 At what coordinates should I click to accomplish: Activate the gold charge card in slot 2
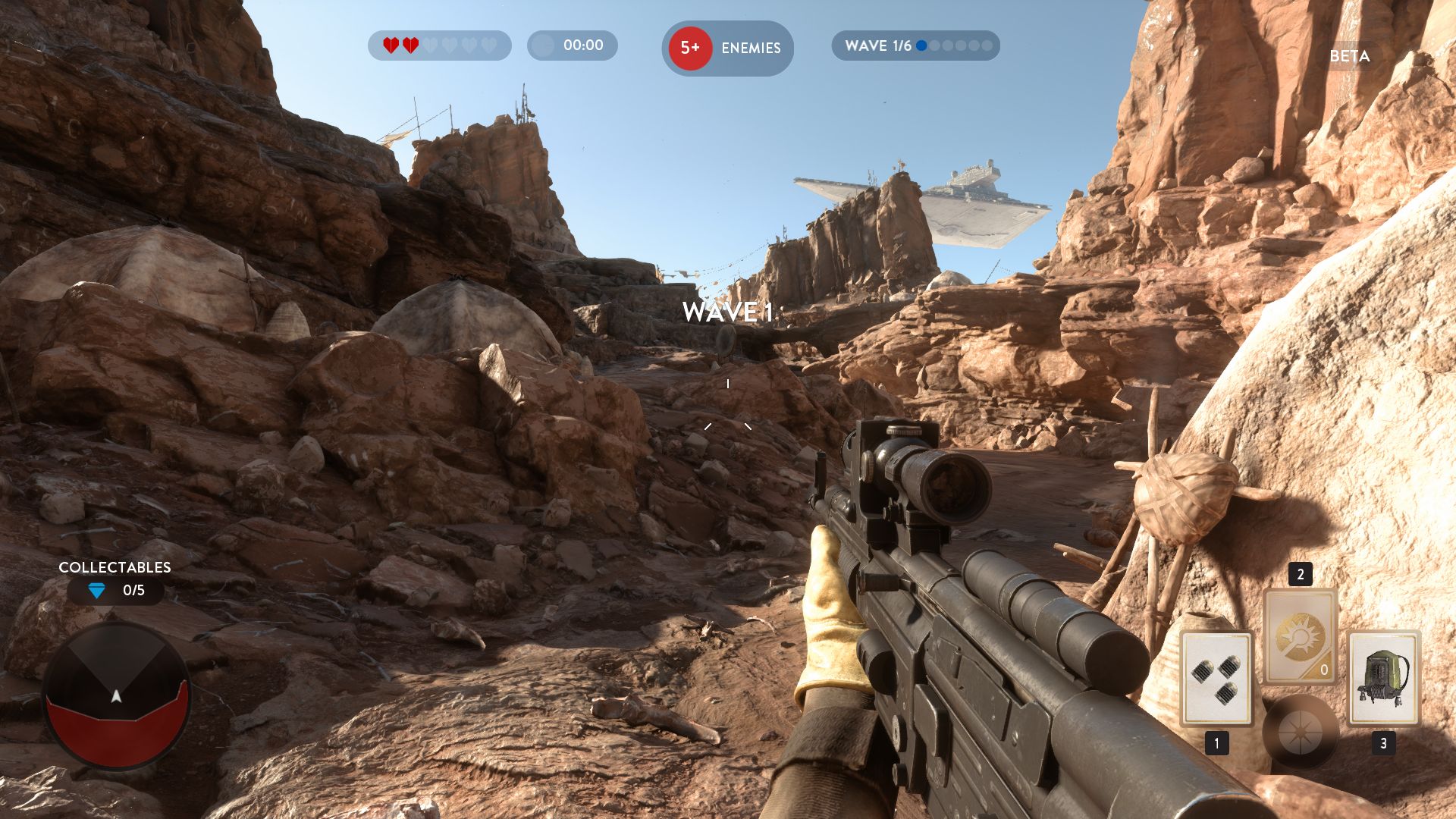[x=1300, y=636]
